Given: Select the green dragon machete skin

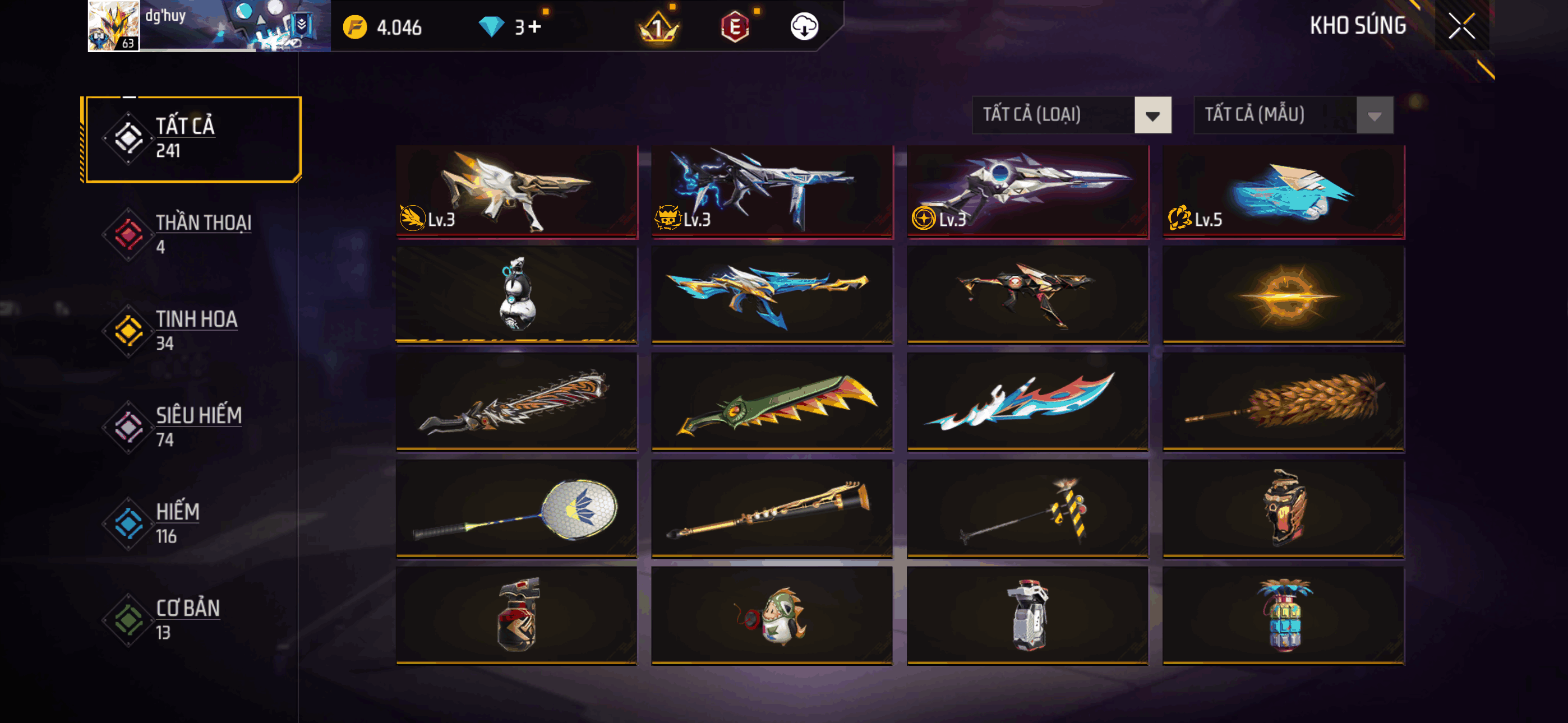Looking at the screenshot, I should pyautogui.click(x=772, y=402).
